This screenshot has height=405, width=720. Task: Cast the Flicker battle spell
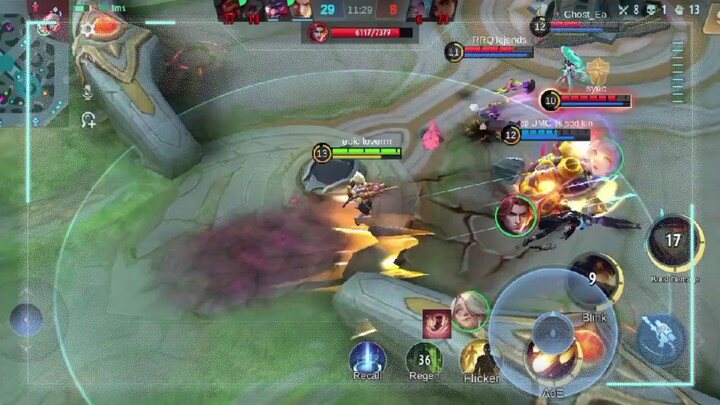tap(480, 359)
